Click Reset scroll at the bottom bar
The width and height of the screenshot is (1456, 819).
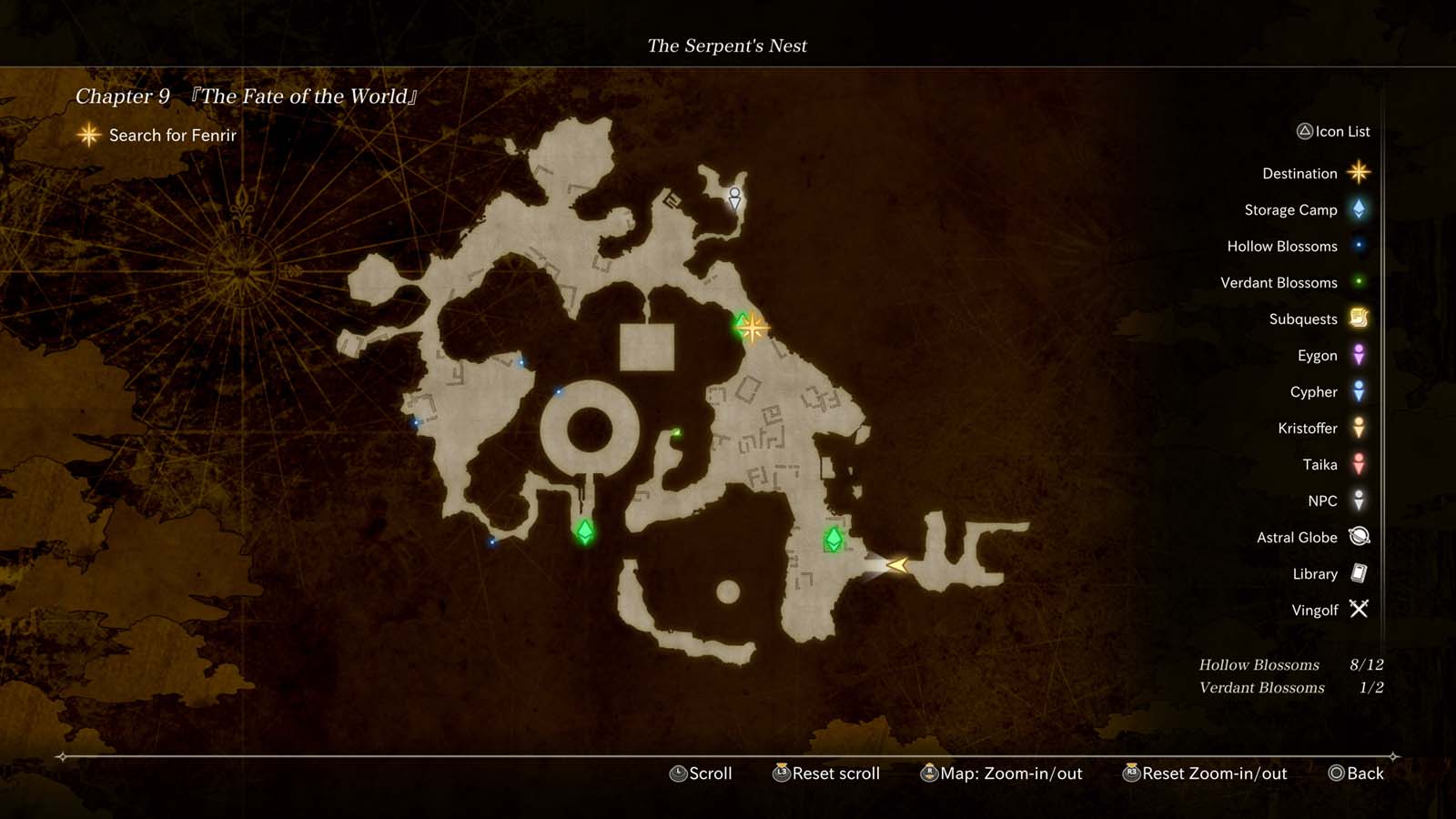[x=830, y=773]
